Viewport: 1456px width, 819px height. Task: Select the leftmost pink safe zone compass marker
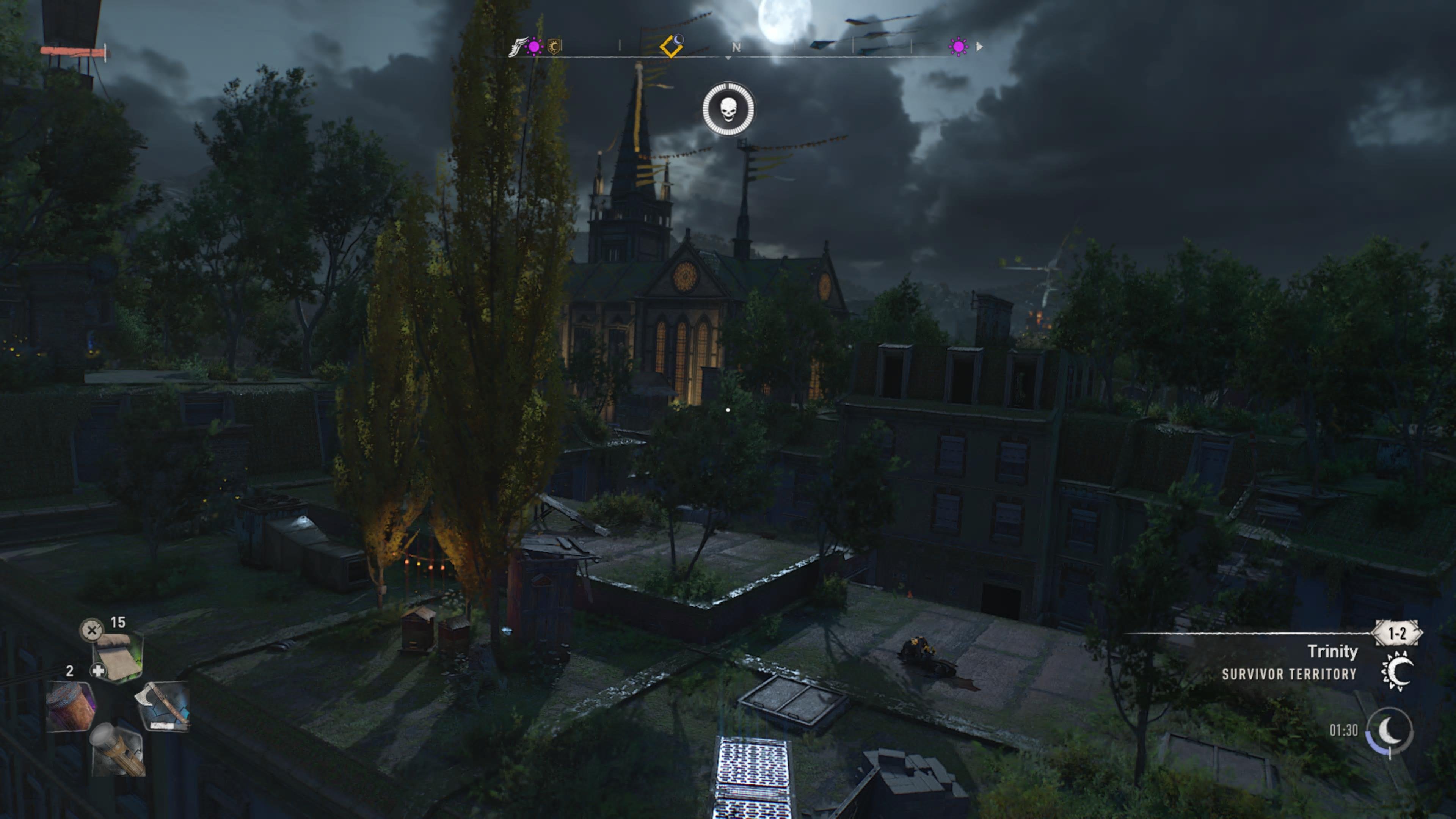click(x=533, y=47)
